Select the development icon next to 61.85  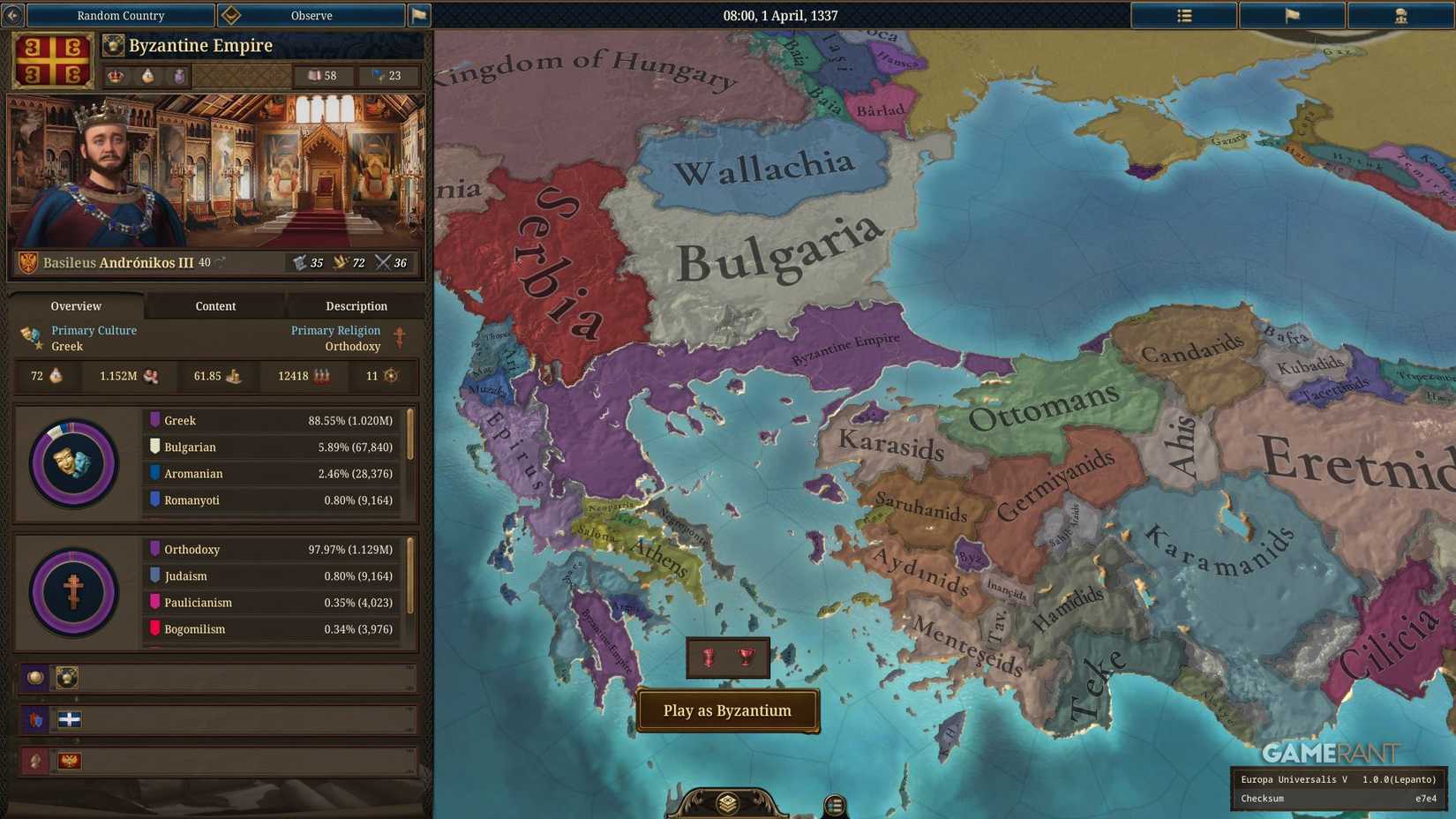tap(236, 376)
